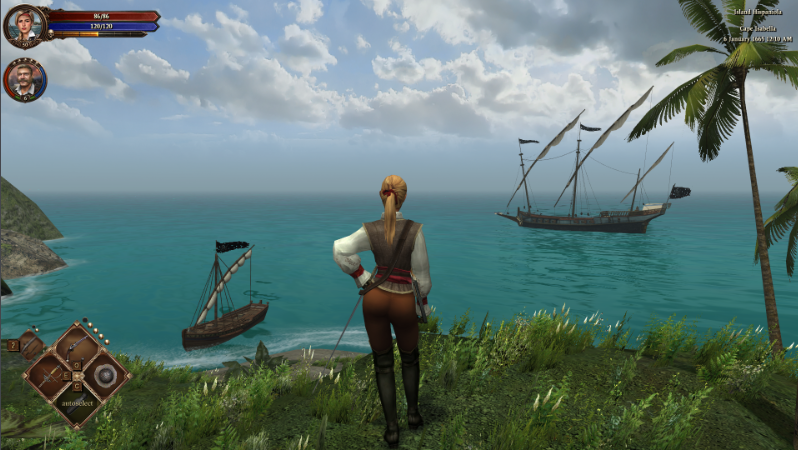Select the mustached companion portrait

(23, 80)
